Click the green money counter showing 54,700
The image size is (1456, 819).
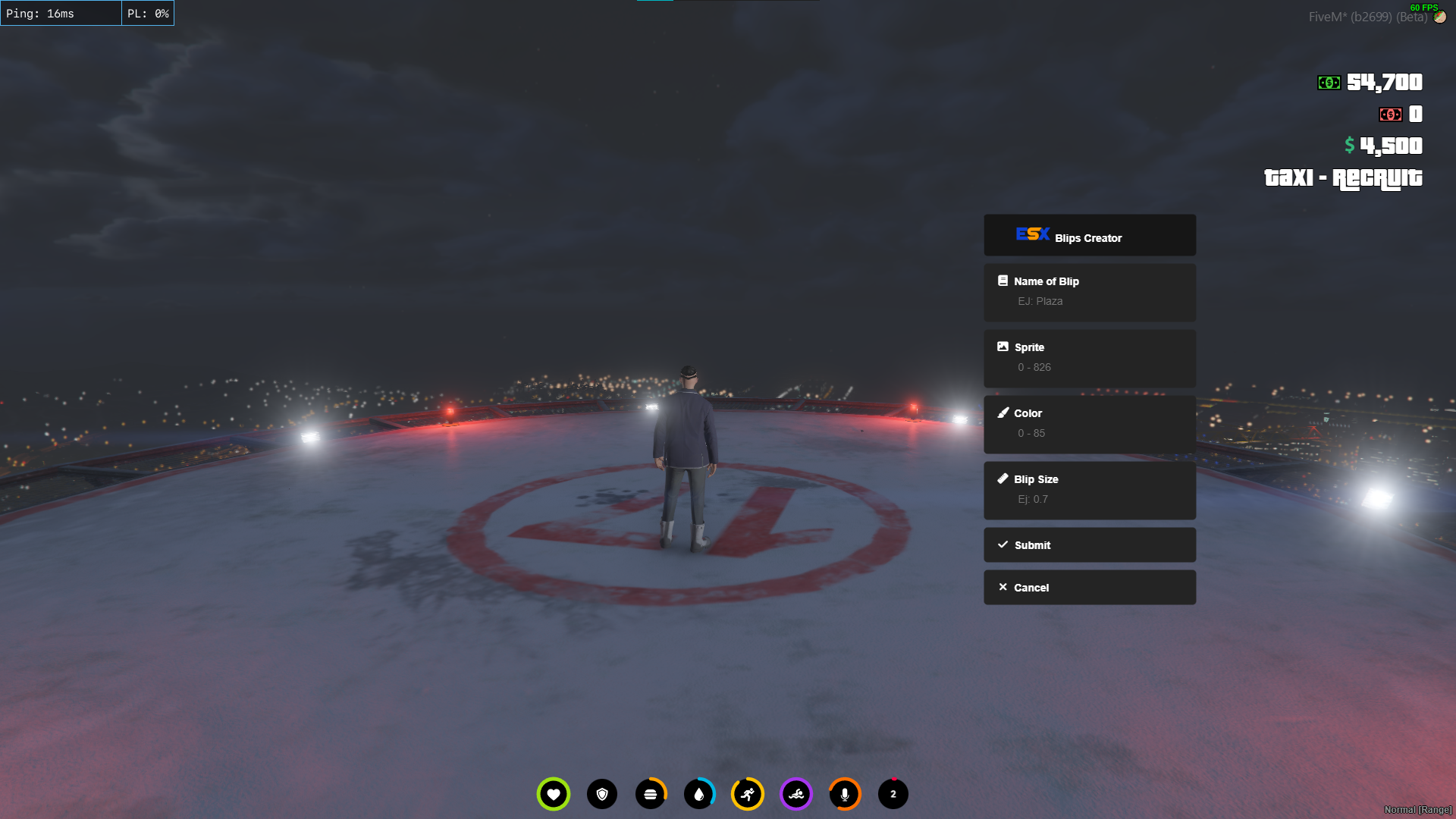(1373, 82)
